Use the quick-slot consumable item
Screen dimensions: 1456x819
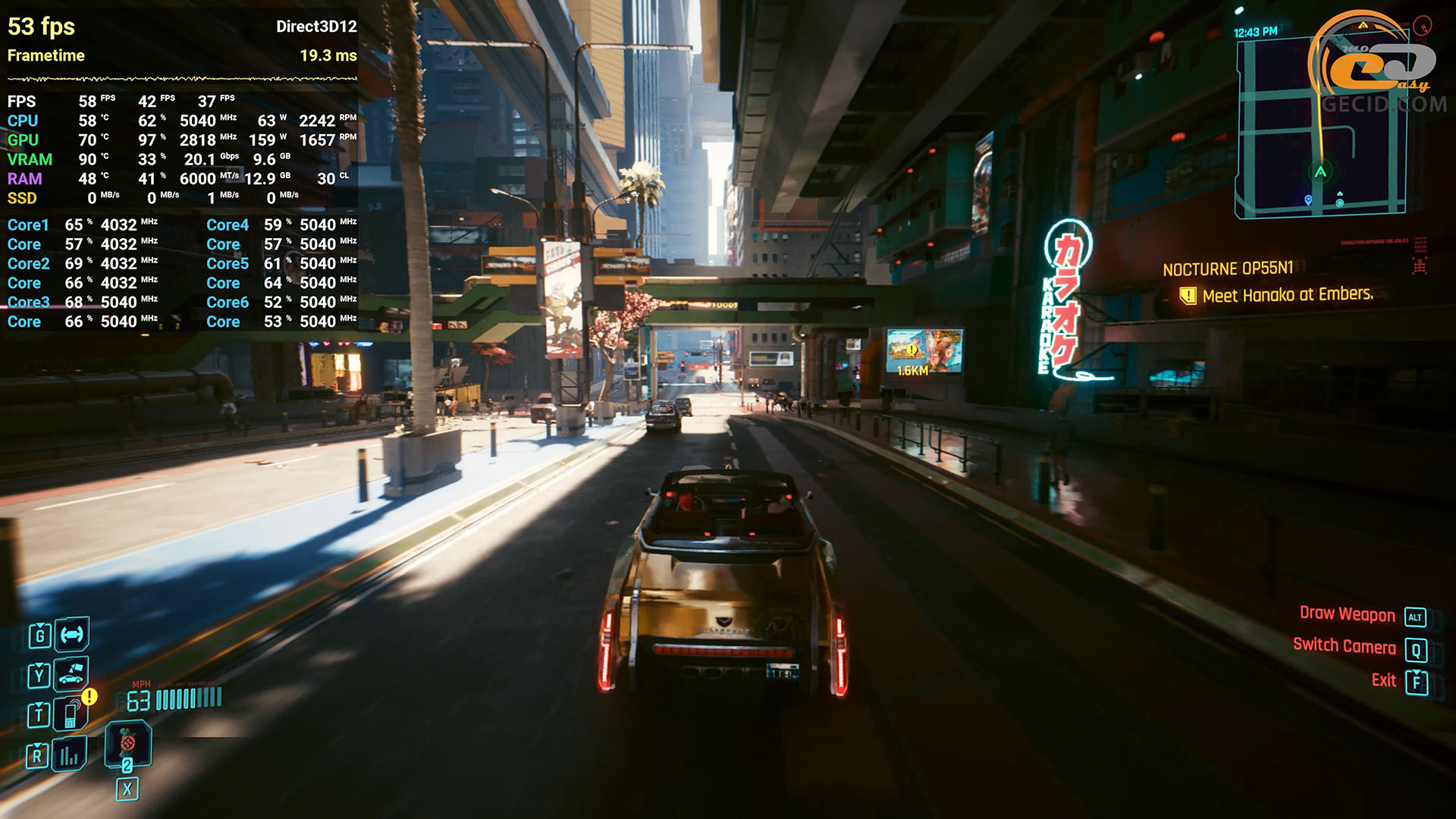[127, 745]
